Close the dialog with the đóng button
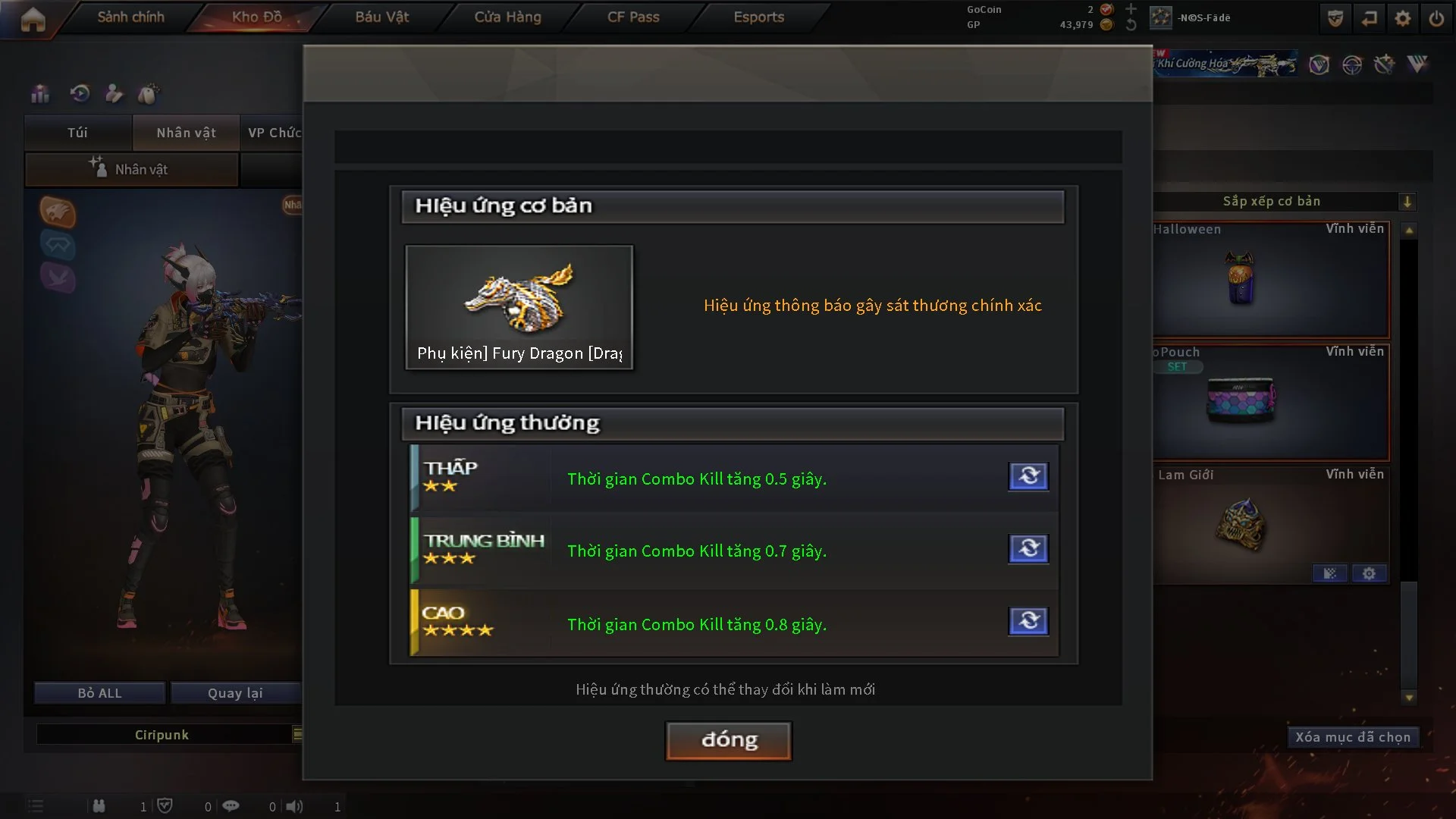This screenshot has height=819, width=1456. [x=728, y=740]
